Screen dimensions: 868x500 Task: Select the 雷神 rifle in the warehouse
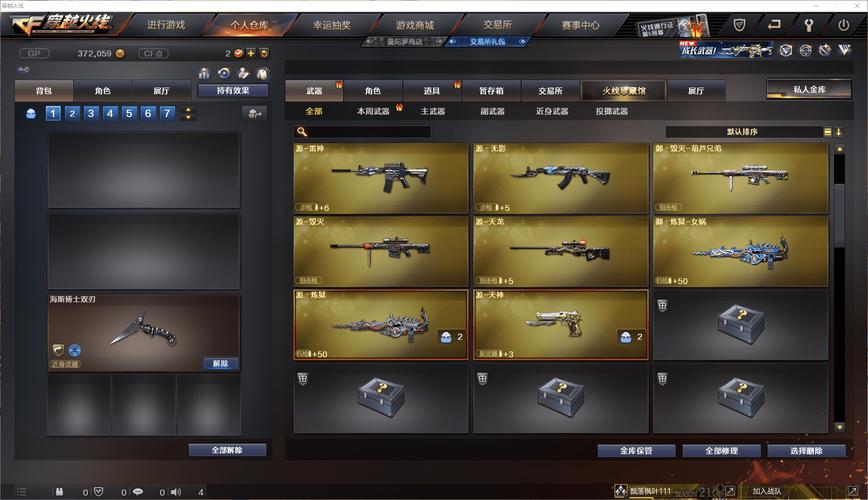click(x=381, y=178)
